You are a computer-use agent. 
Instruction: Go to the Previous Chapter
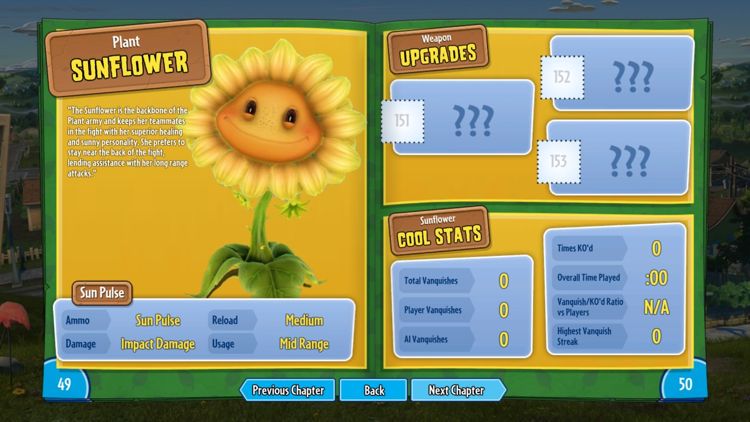(x=287, y=390)
